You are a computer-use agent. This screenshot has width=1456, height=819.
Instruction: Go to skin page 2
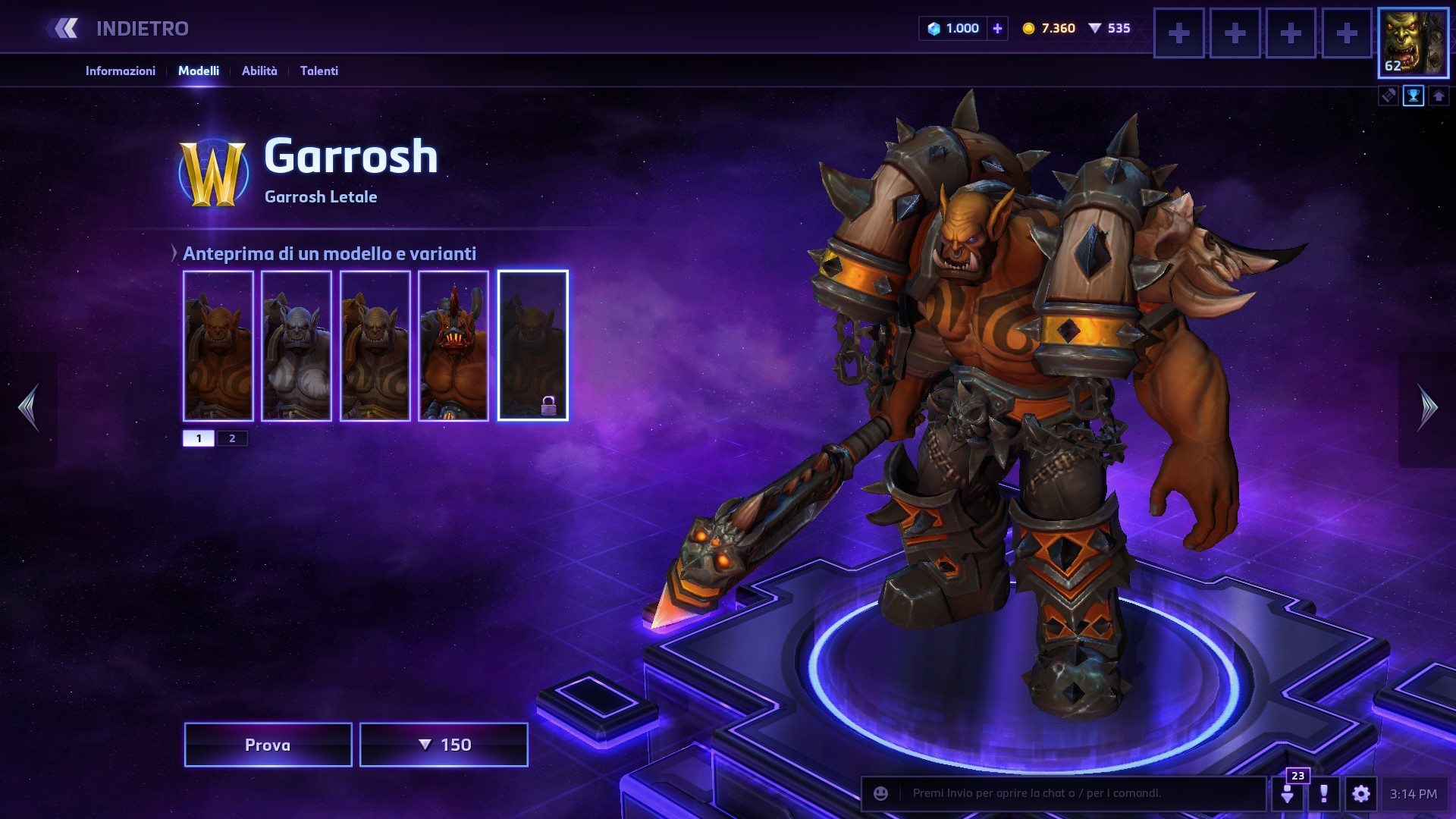pyautogui.click(x=232, y=438)
